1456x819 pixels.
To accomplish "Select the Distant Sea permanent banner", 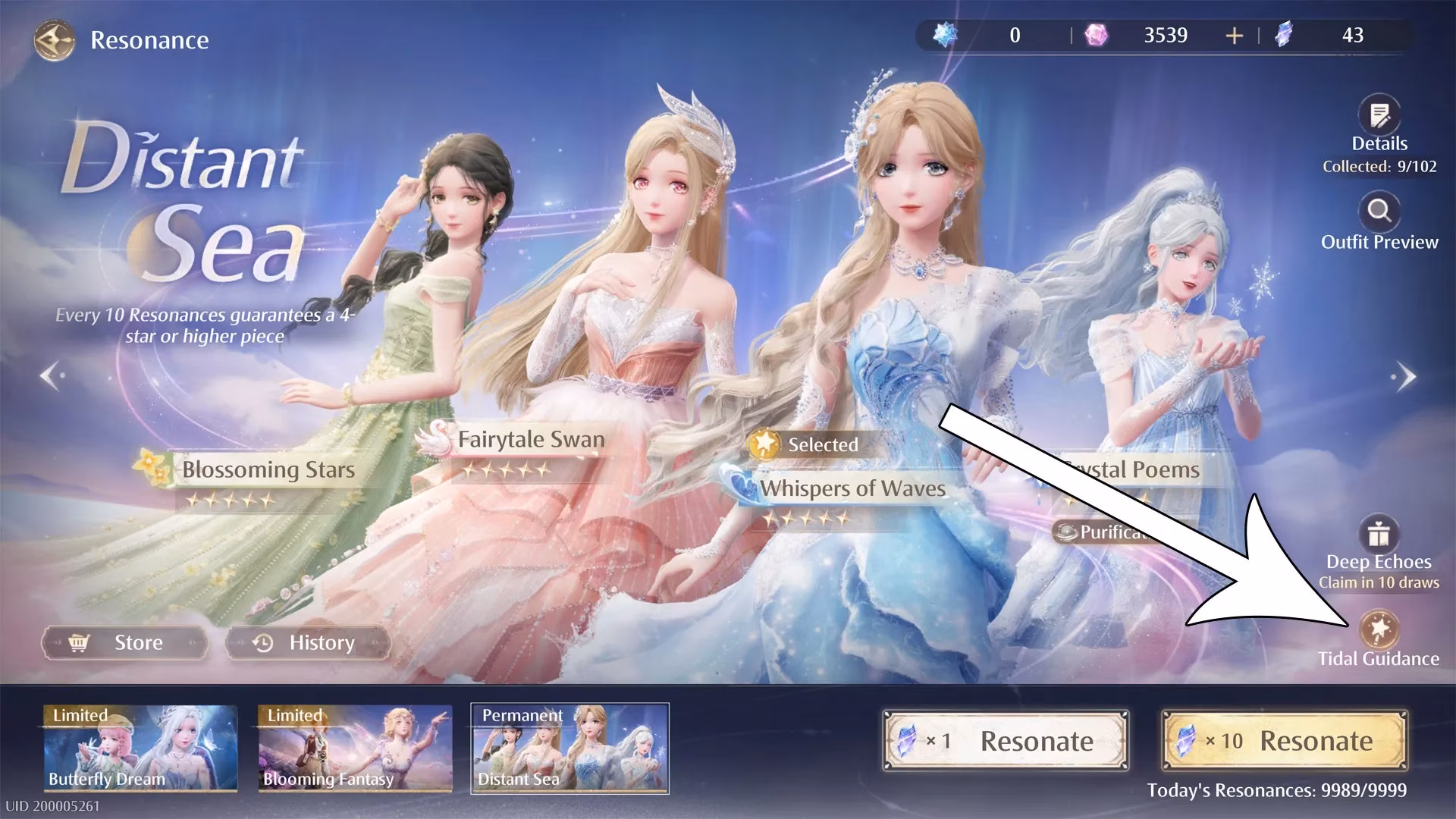I will coord(570,748).
